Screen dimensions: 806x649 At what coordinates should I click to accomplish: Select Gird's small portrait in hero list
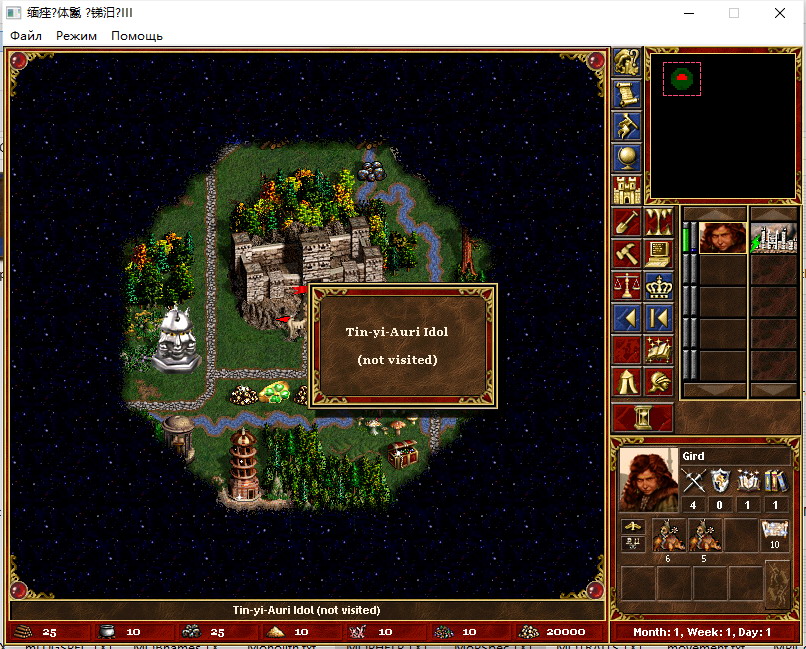point(722,238)
